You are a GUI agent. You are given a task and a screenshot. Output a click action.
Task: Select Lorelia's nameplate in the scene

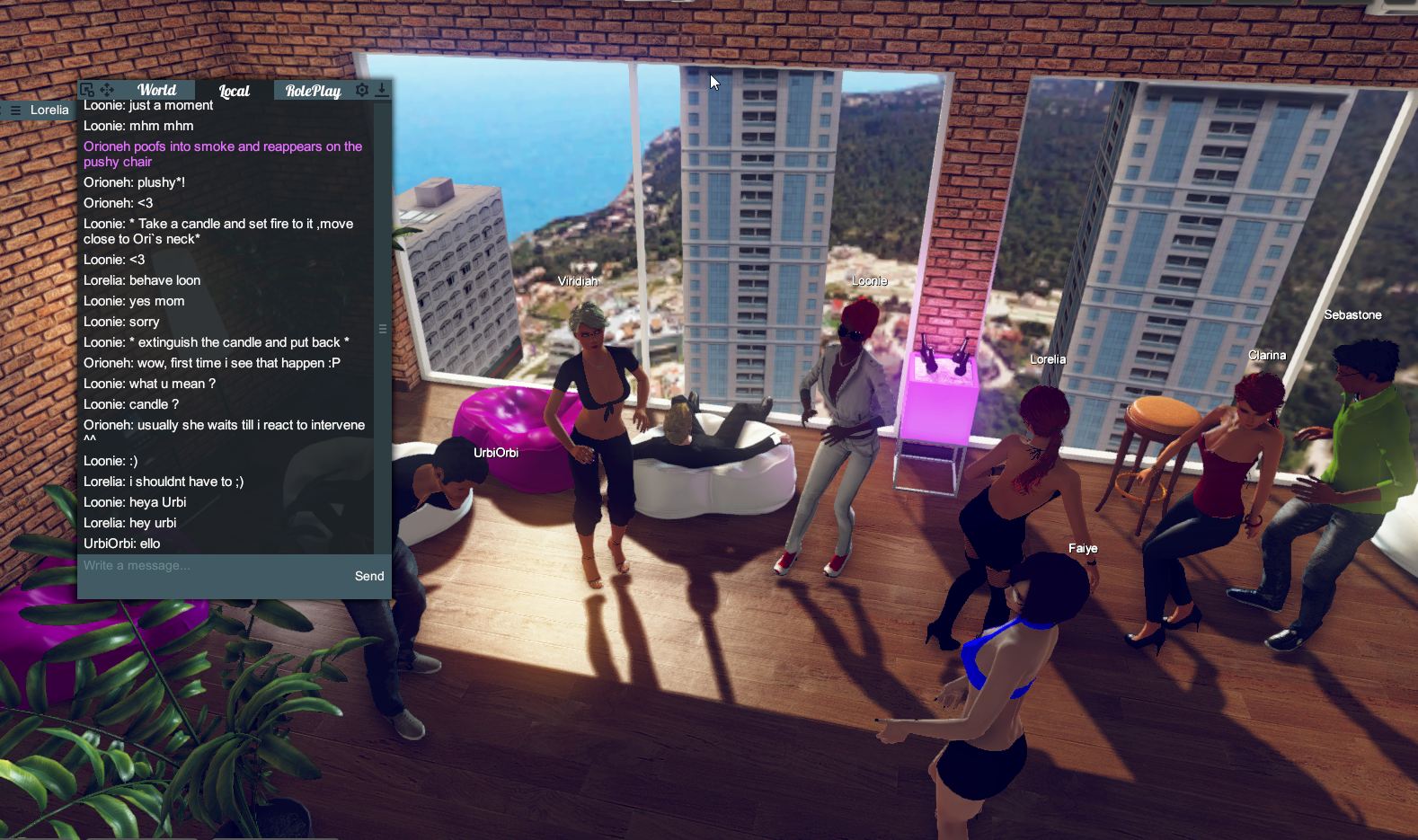(1048, 358)
